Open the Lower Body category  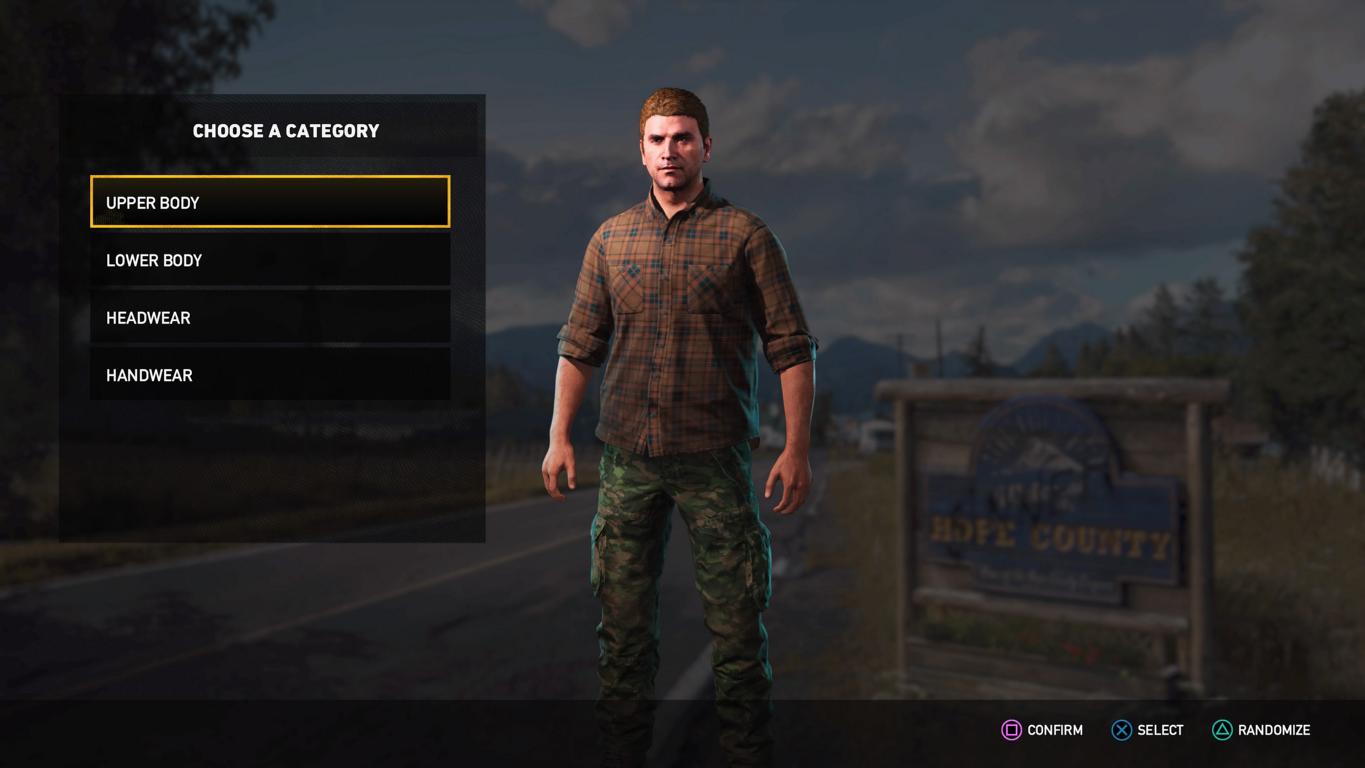[x=270, y=260]
